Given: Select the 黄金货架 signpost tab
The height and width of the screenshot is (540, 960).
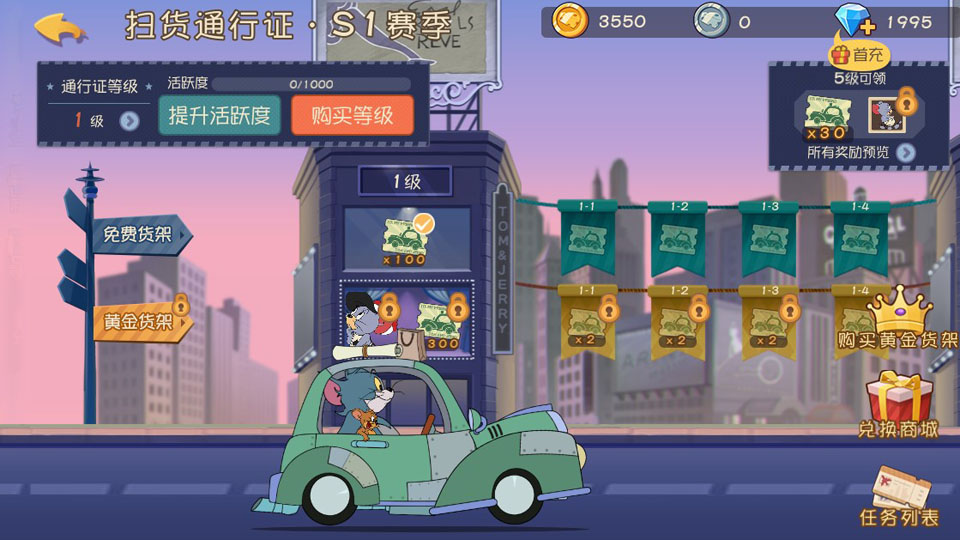Looking at the screenshot, I should [138, 322].
